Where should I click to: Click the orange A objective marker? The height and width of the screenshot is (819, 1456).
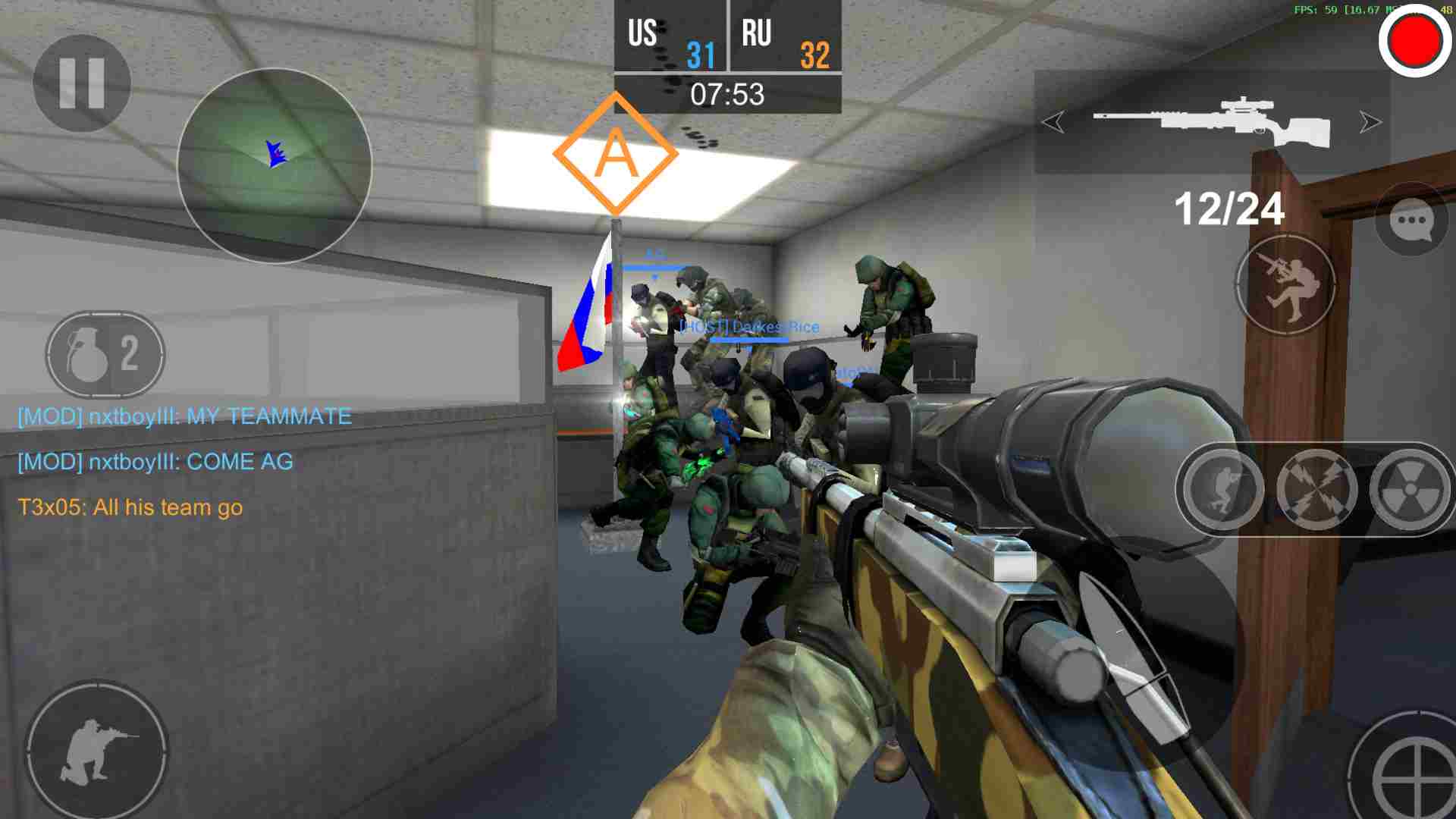click(x=617, y=152)
